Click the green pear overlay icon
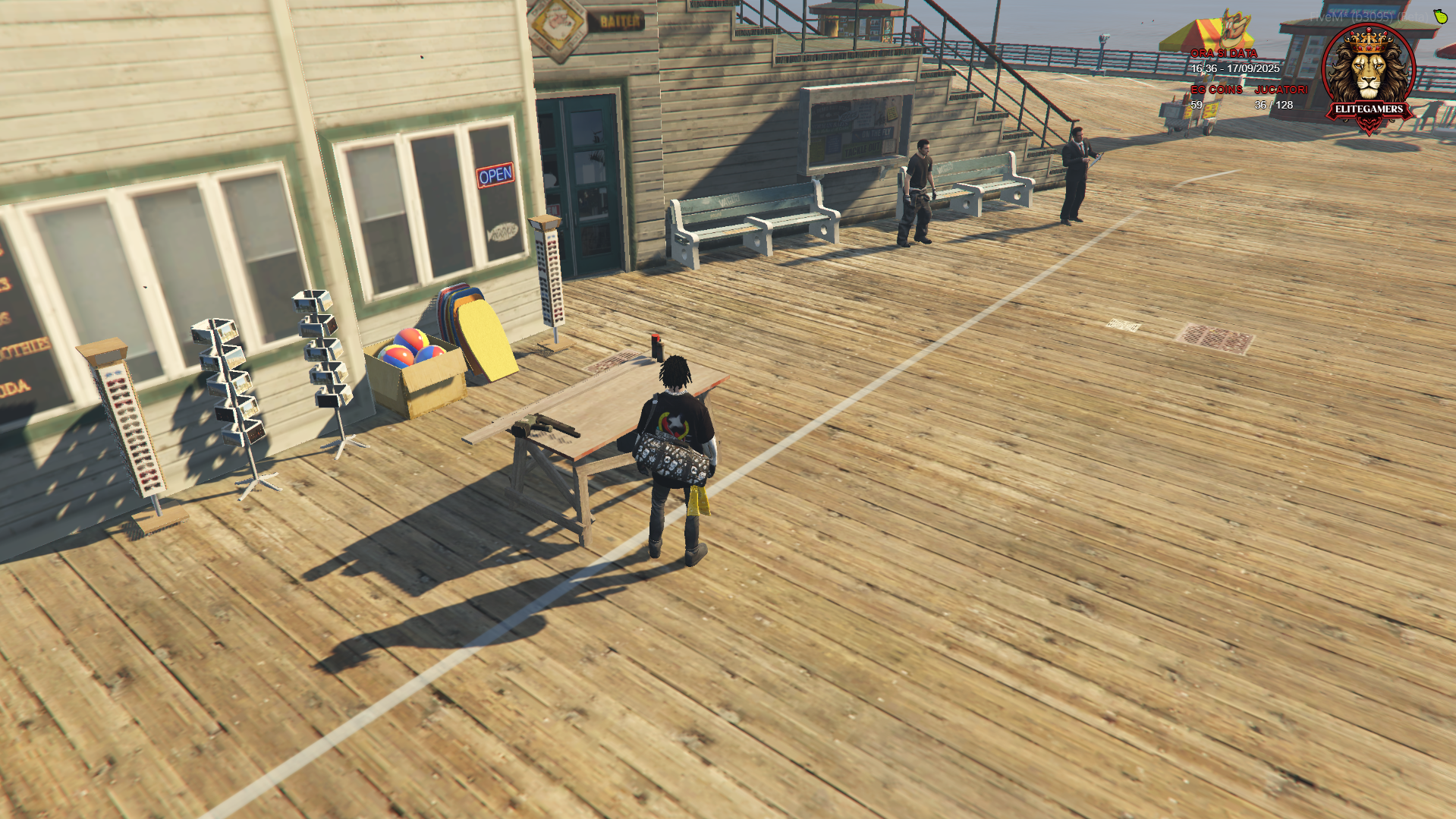1456x819 pixels. click(1439, 16)
